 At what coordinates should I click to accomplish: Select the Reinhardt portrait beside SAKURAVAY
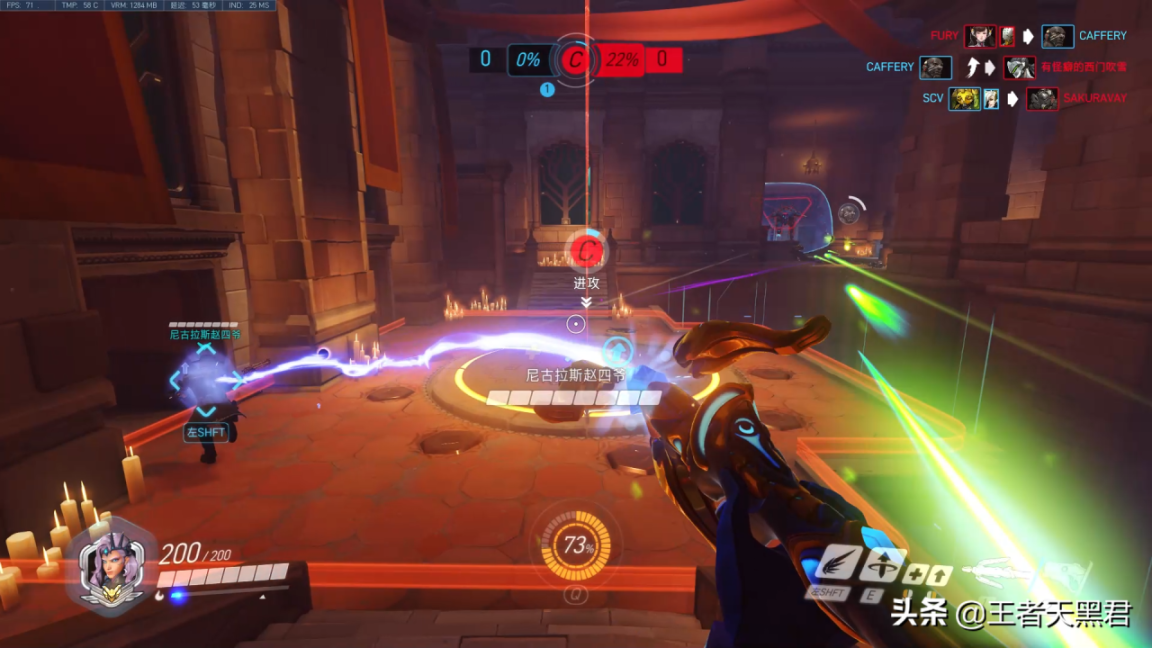1042,99
